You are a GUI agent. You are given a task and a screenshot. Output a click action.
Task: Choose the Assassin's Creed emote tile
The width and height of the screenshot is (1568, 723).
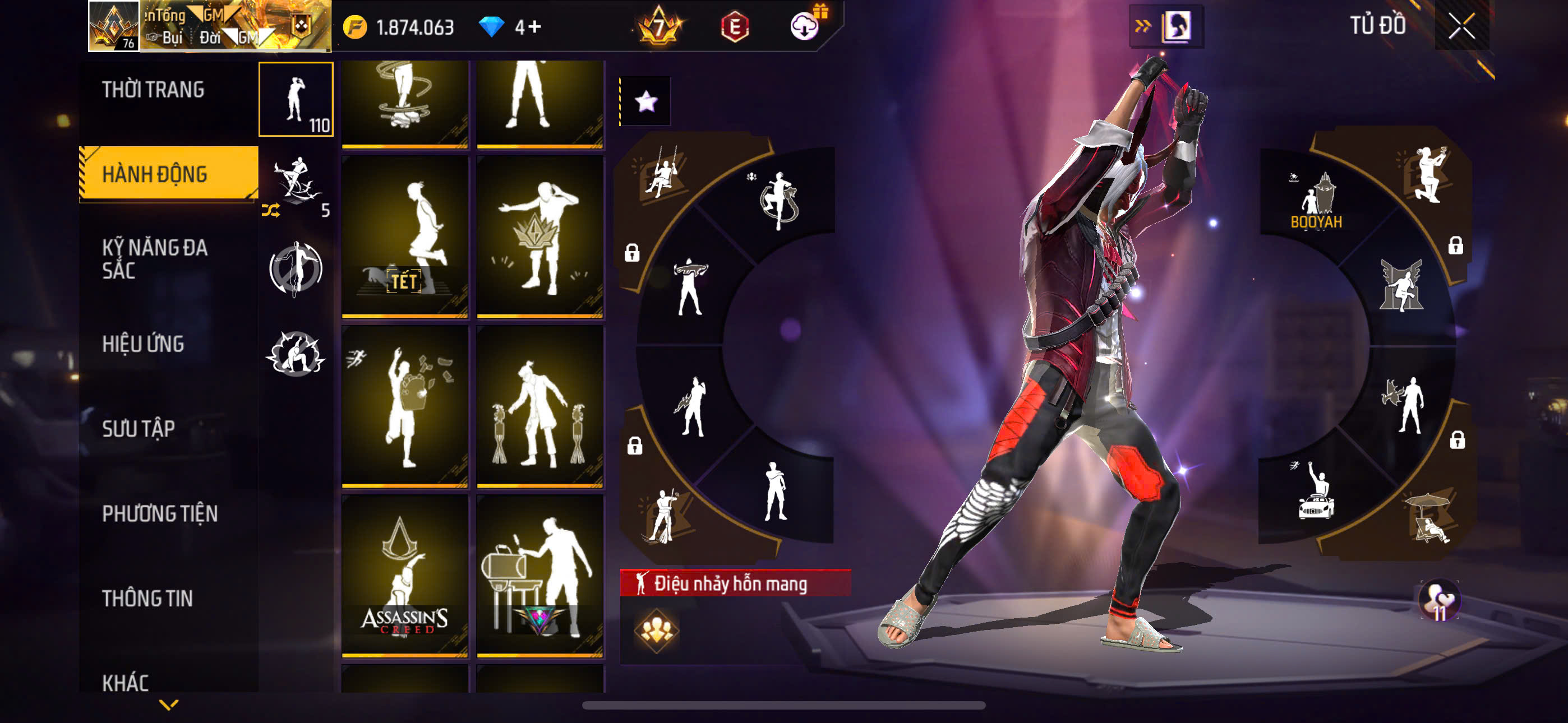point(405,575)
